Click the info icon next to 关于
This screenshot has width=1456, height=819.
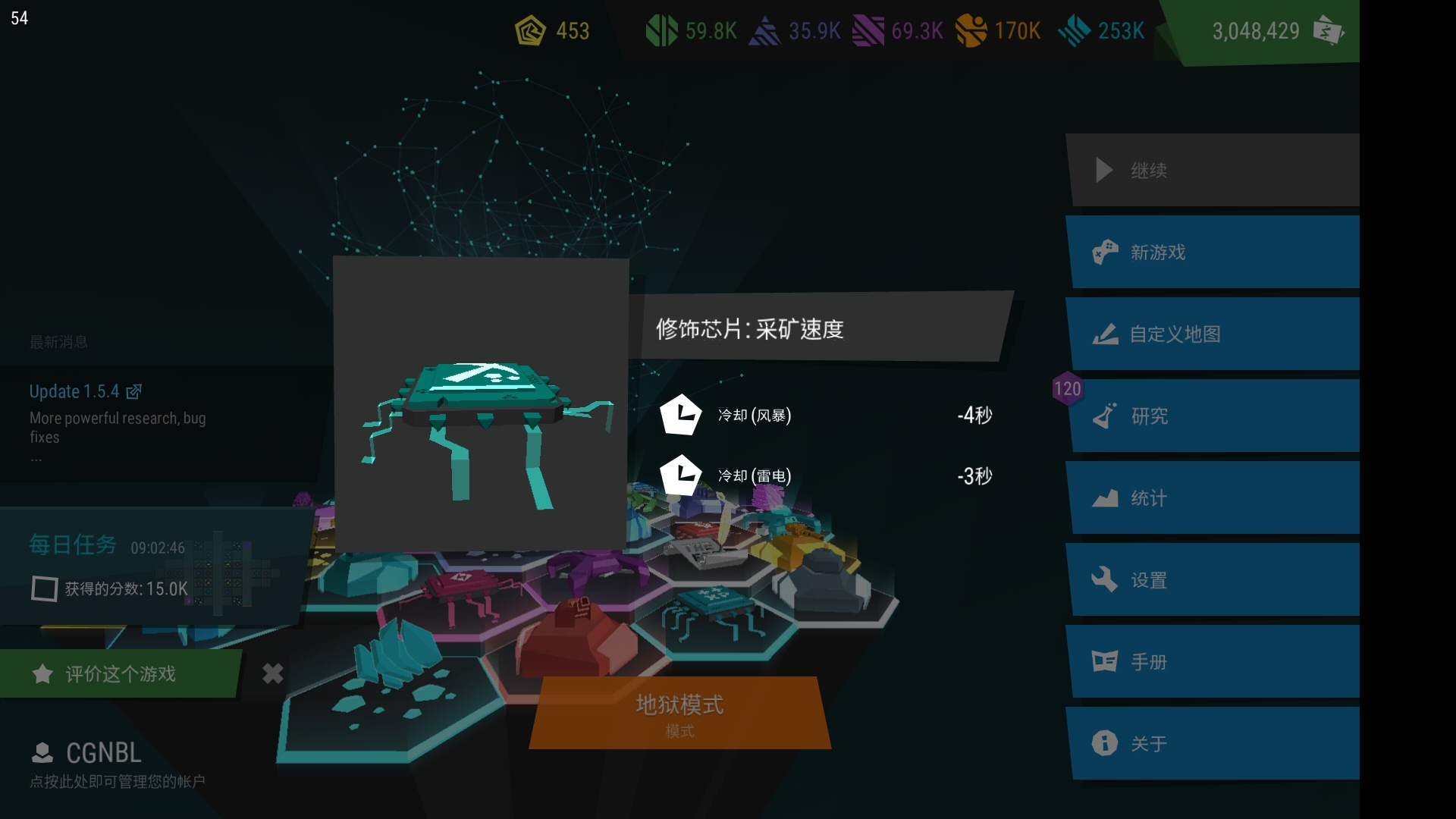click(1106, 743)
